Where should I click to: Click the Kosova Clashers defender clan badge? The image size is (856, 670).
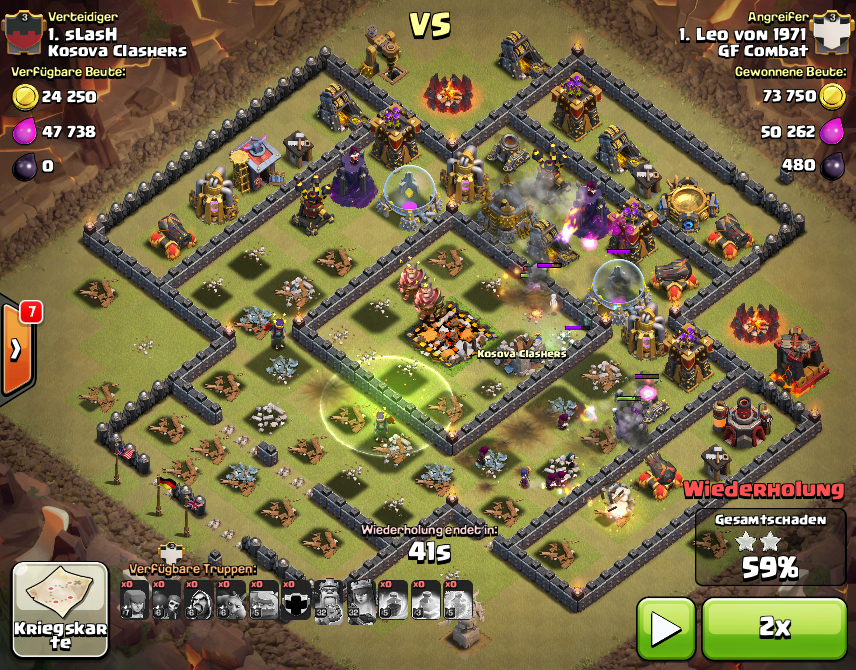23,34
